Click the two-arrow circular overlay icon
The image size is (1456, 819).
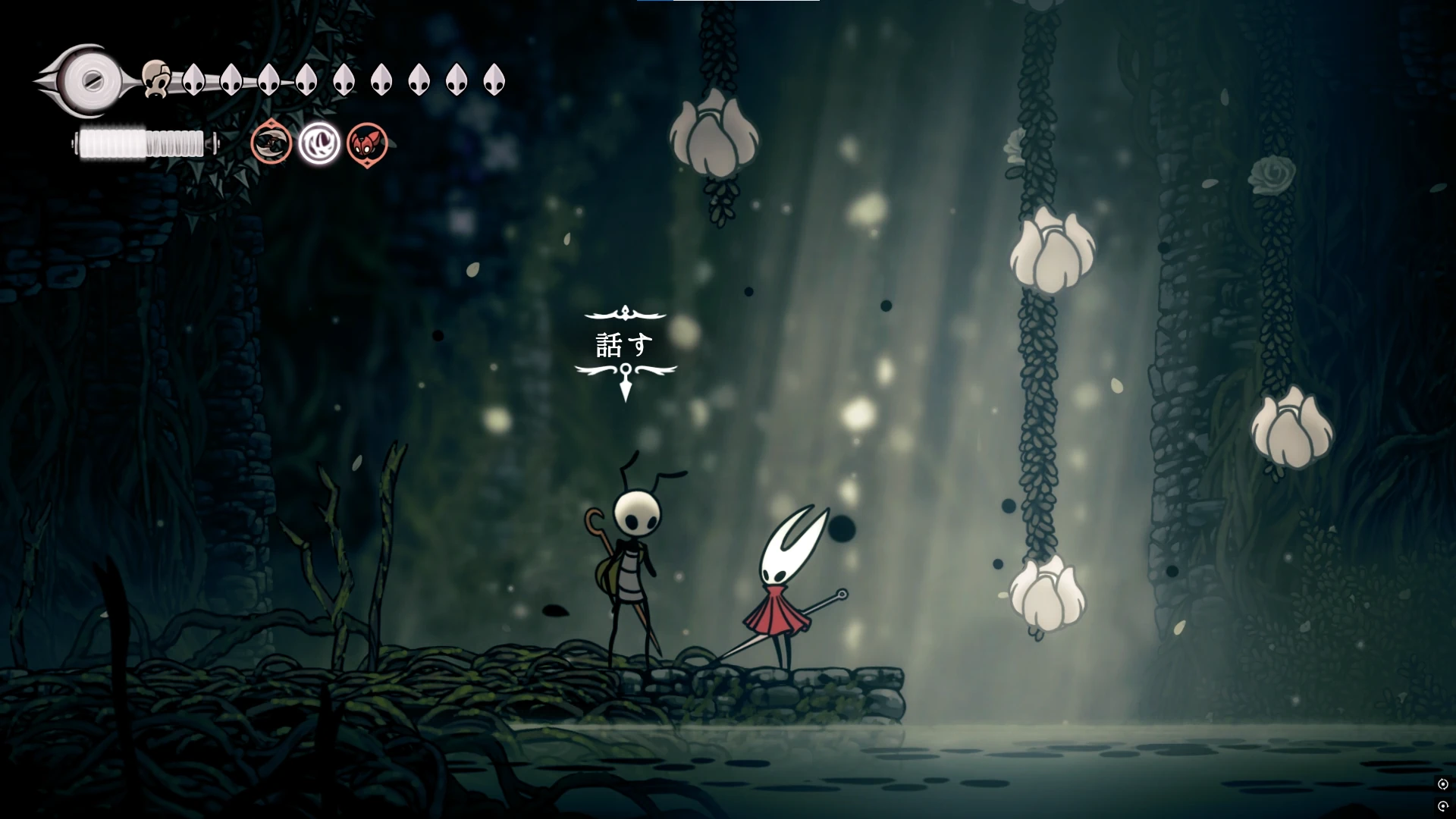point(1443,784)
